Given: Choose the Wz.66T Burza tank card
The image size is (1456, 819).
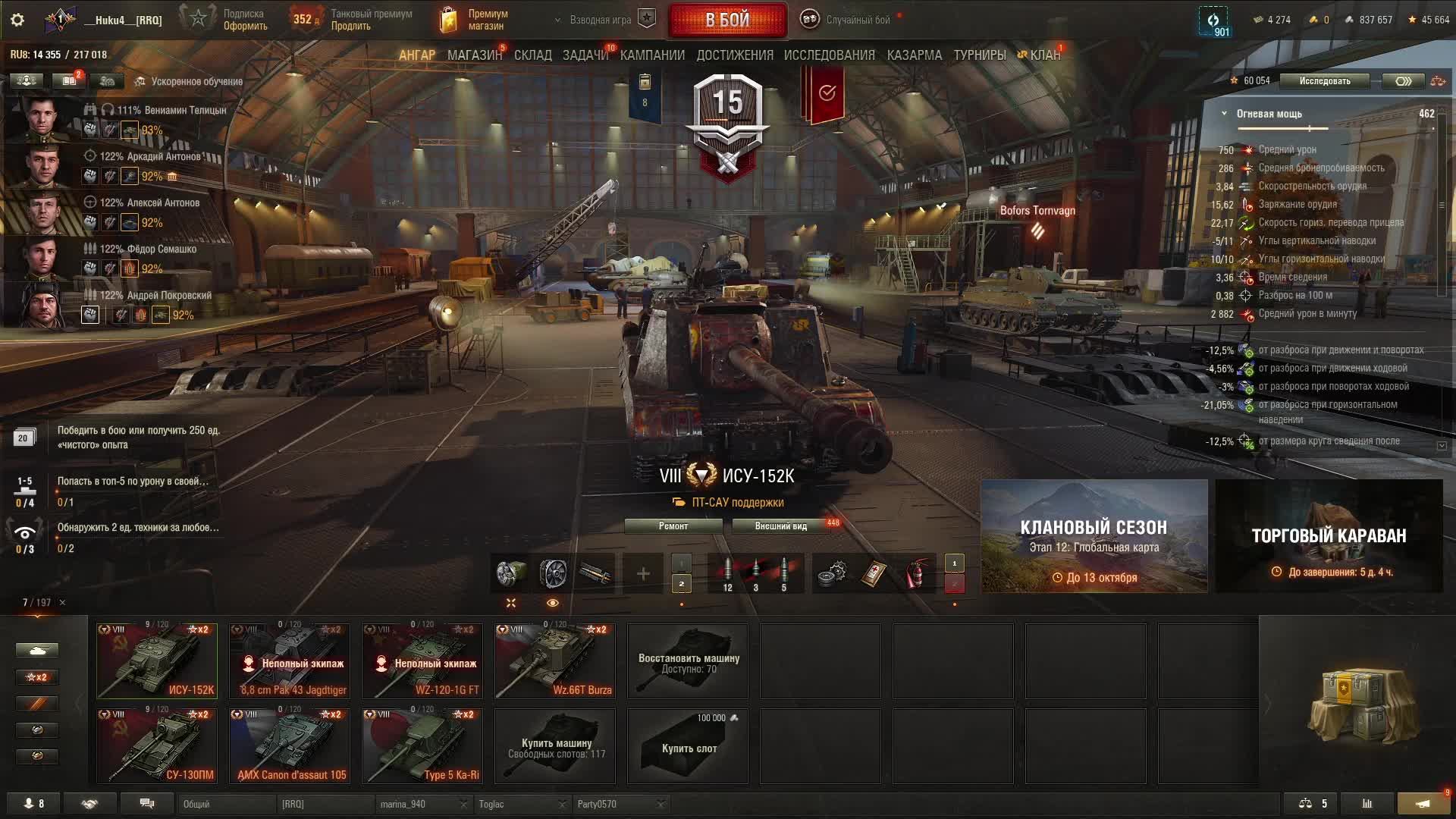Looking at the screenshot, I should (555, 661).
